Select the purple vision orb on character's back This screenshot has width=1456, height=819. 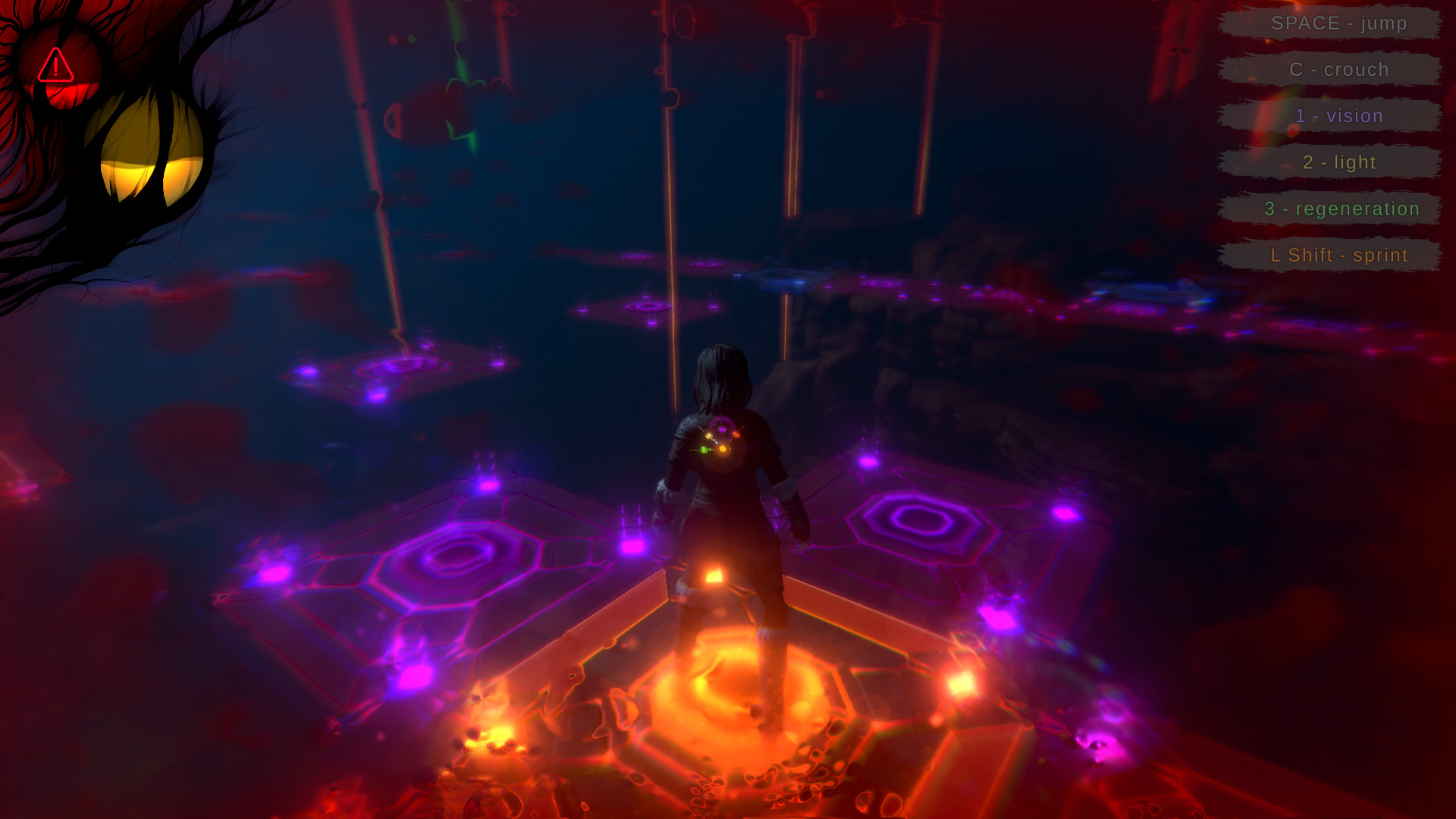point(722,429)
